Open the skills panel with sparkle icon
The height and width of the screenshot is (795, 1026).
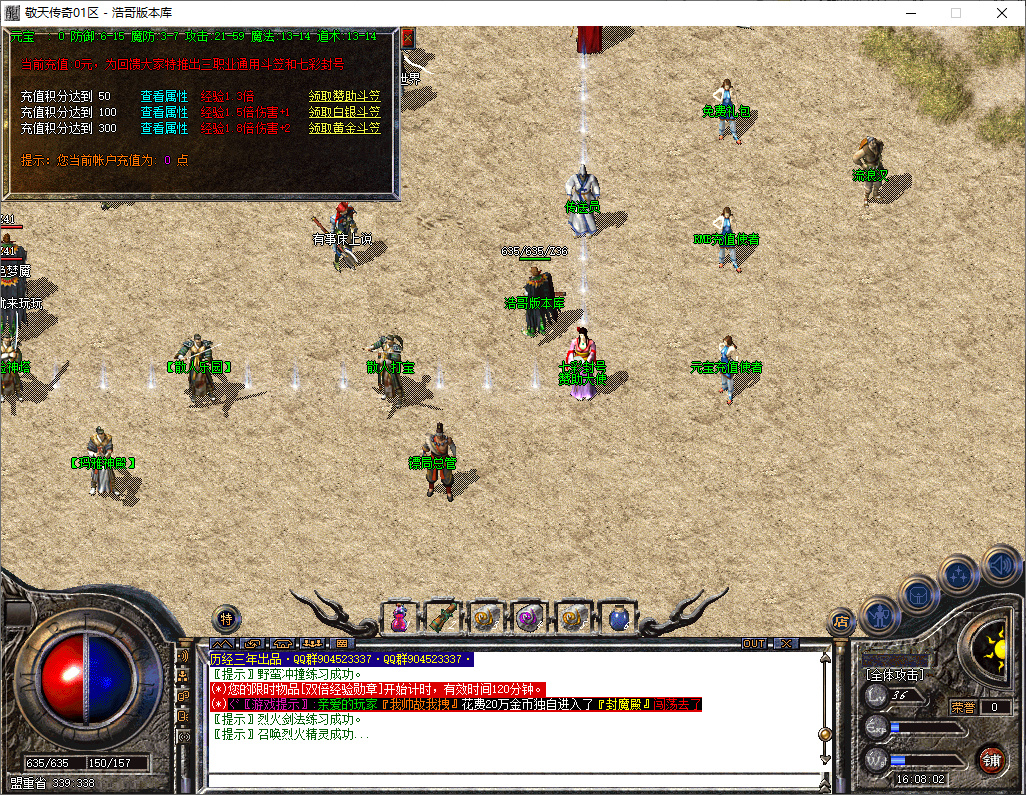click(960, 575)
